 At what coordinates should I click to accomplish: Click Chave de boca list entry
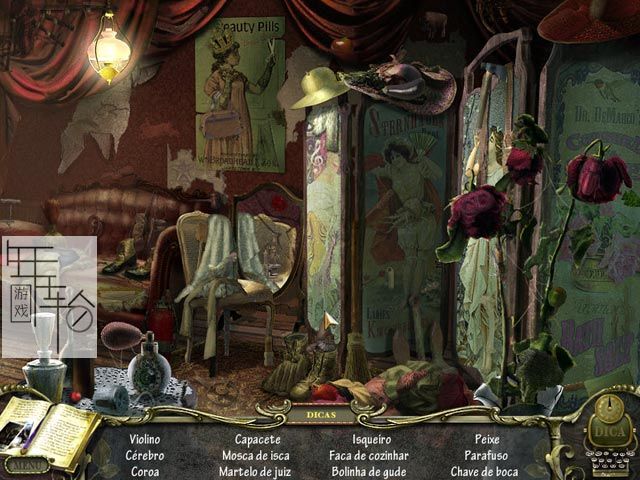point(487,471)
